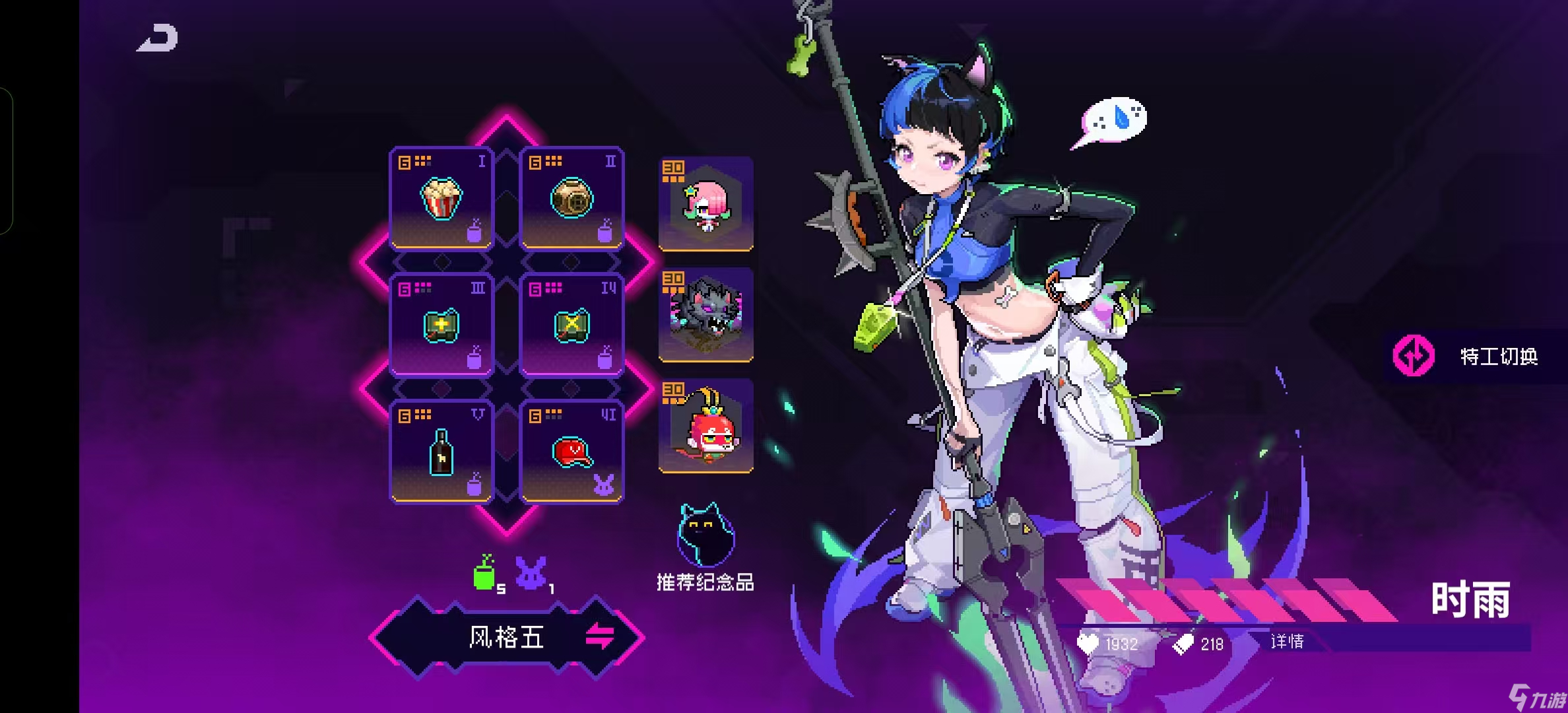Select the diving helmet item in slot II
The image size is (1568, 713).
(x=572, y=198)
